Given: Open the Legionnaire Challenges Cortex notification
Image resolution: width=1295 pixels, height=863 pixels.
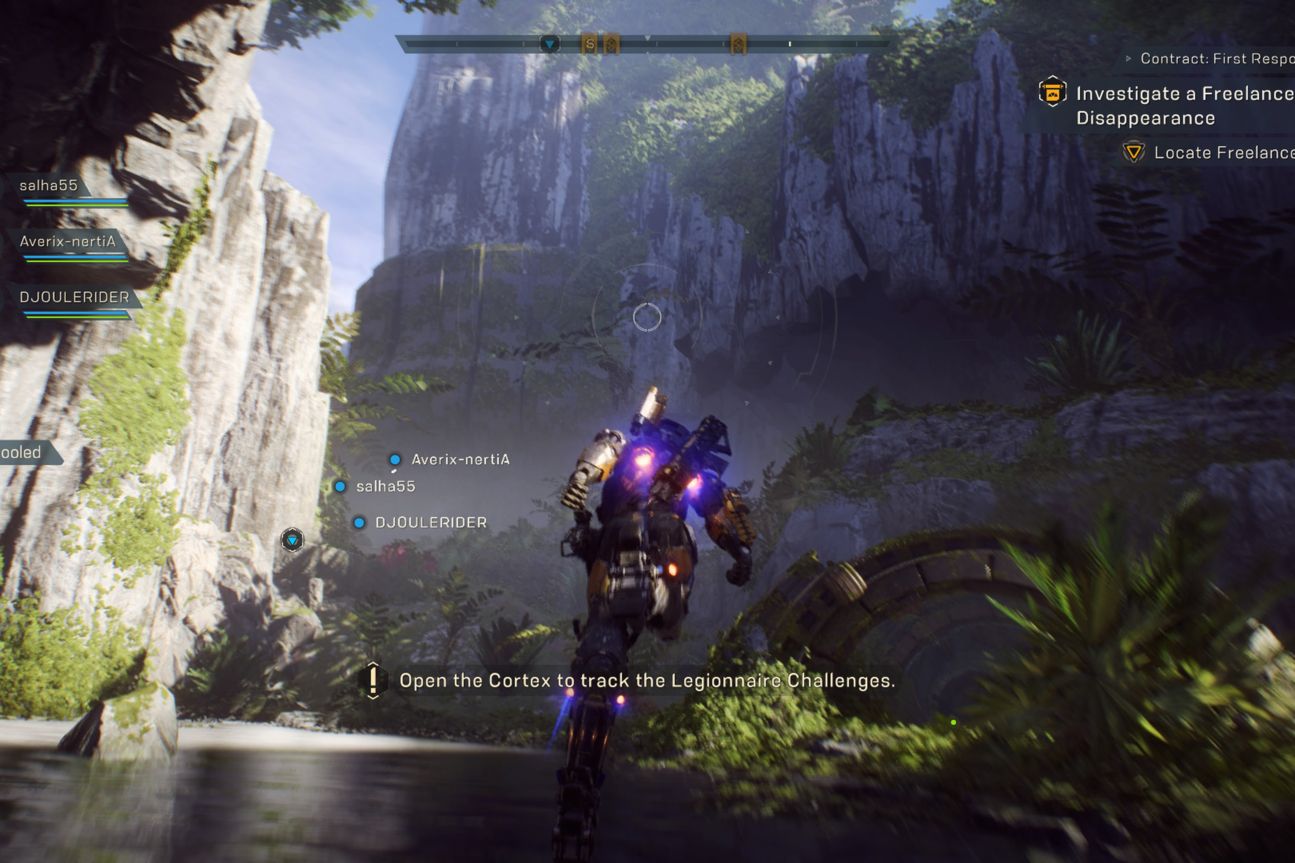Looking at the screenshot, I should coord(646,681).
